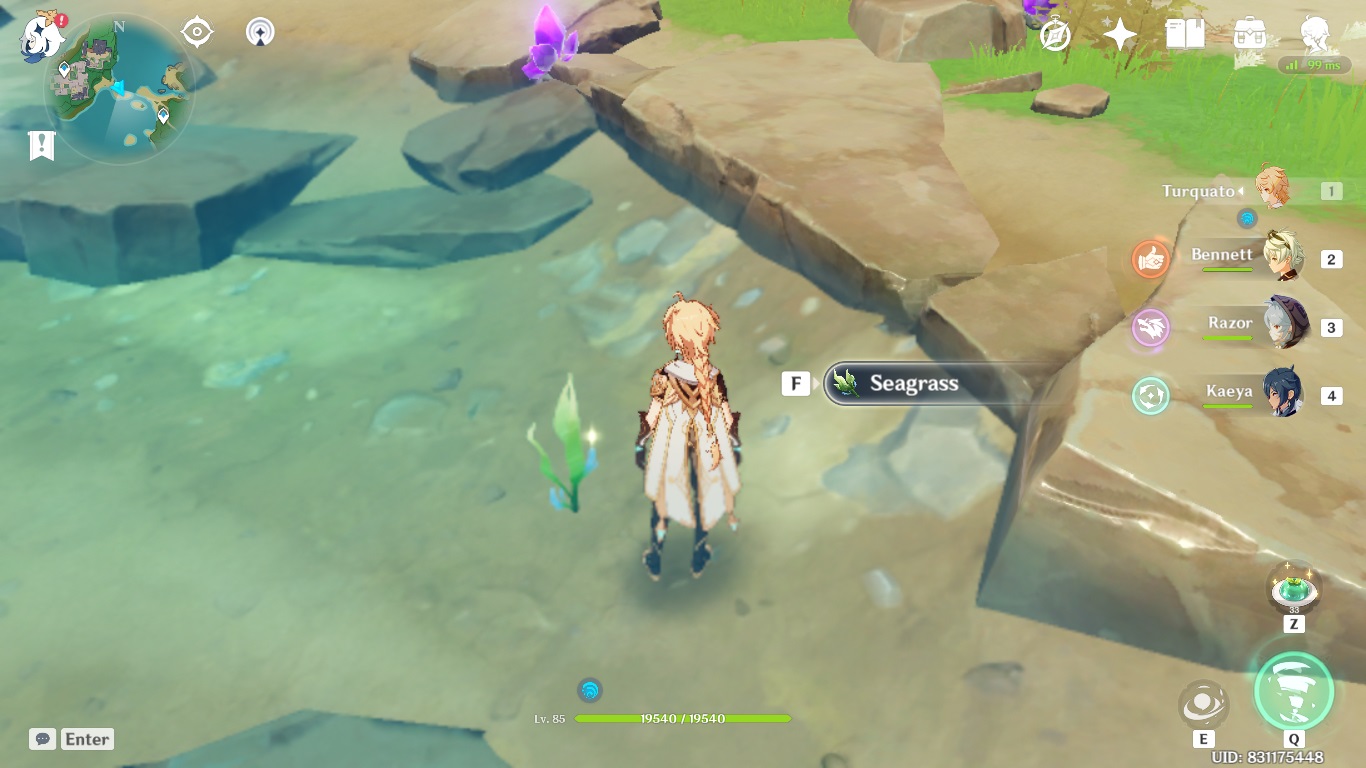Open the compass events icon
Image resolution: width=1366 pixels, height=768 pixels.
pyautogui.click(x=1056, y=36)
